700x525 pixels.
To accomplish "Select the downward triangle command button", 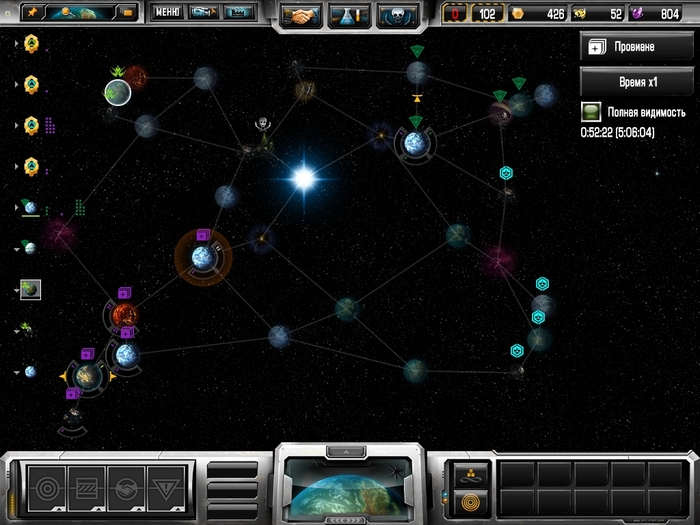I will (x=166, y=489).
